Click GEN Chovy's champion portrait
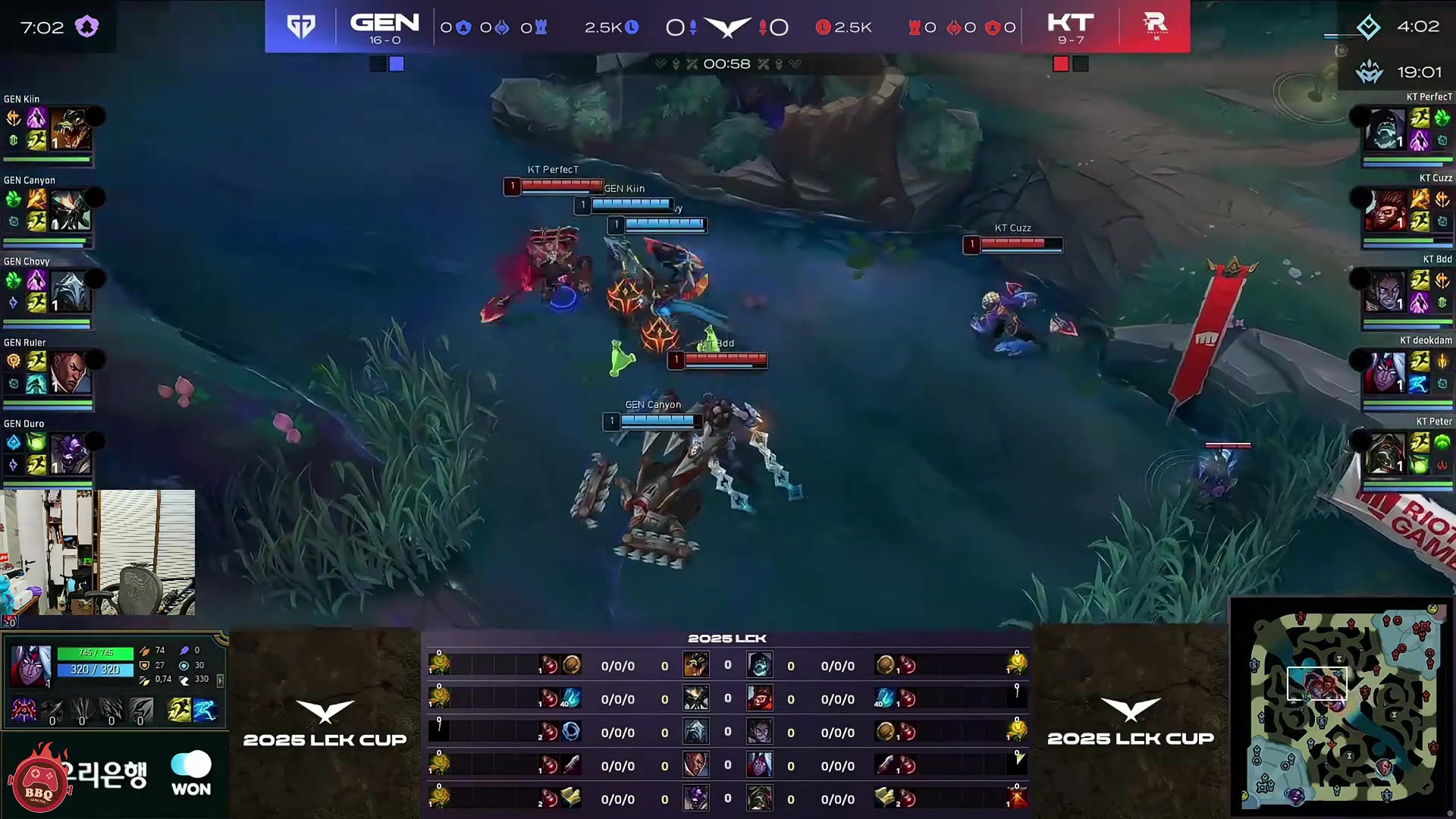The height and width of the screenshot is (819, 1456). point(71,291)
